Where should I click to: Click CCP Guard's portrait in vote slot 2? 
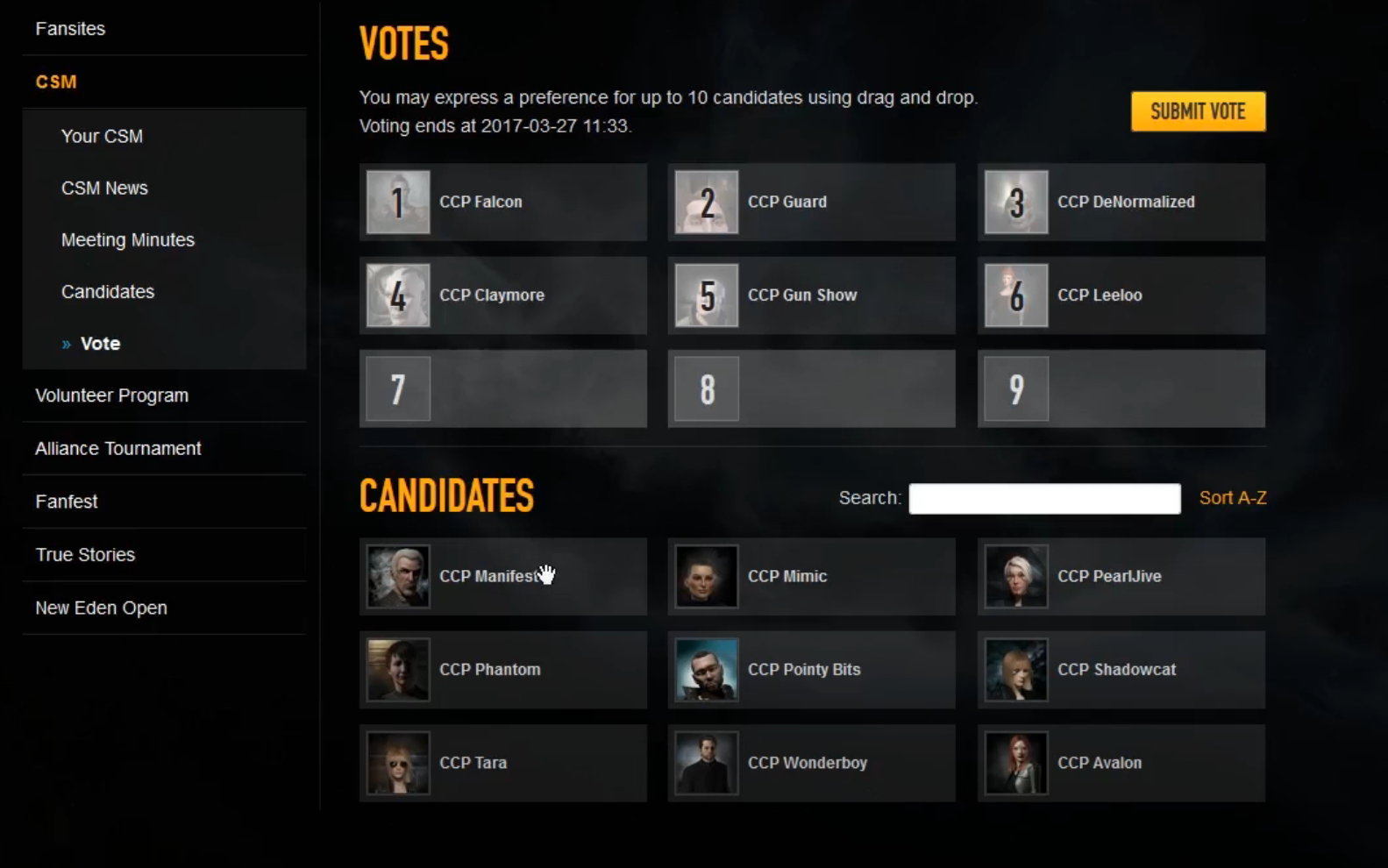[707, 202]
